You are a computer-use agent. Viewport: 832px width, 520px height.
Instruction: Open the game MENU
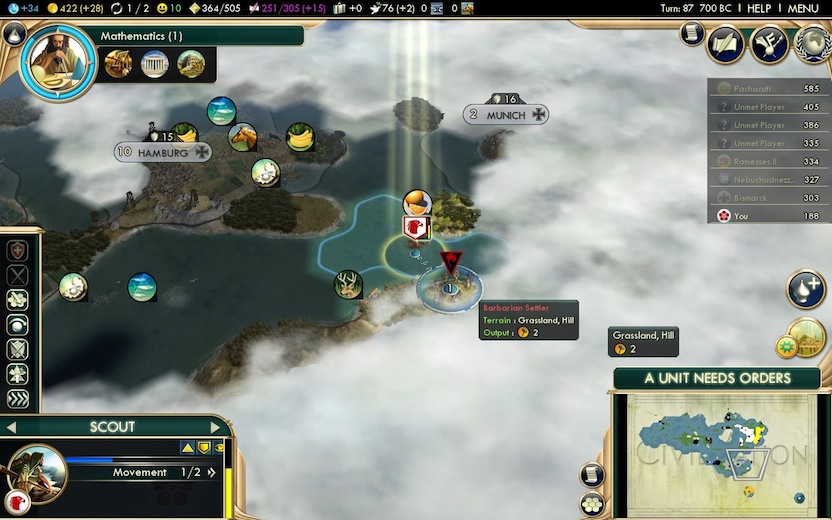coord(804,8)
